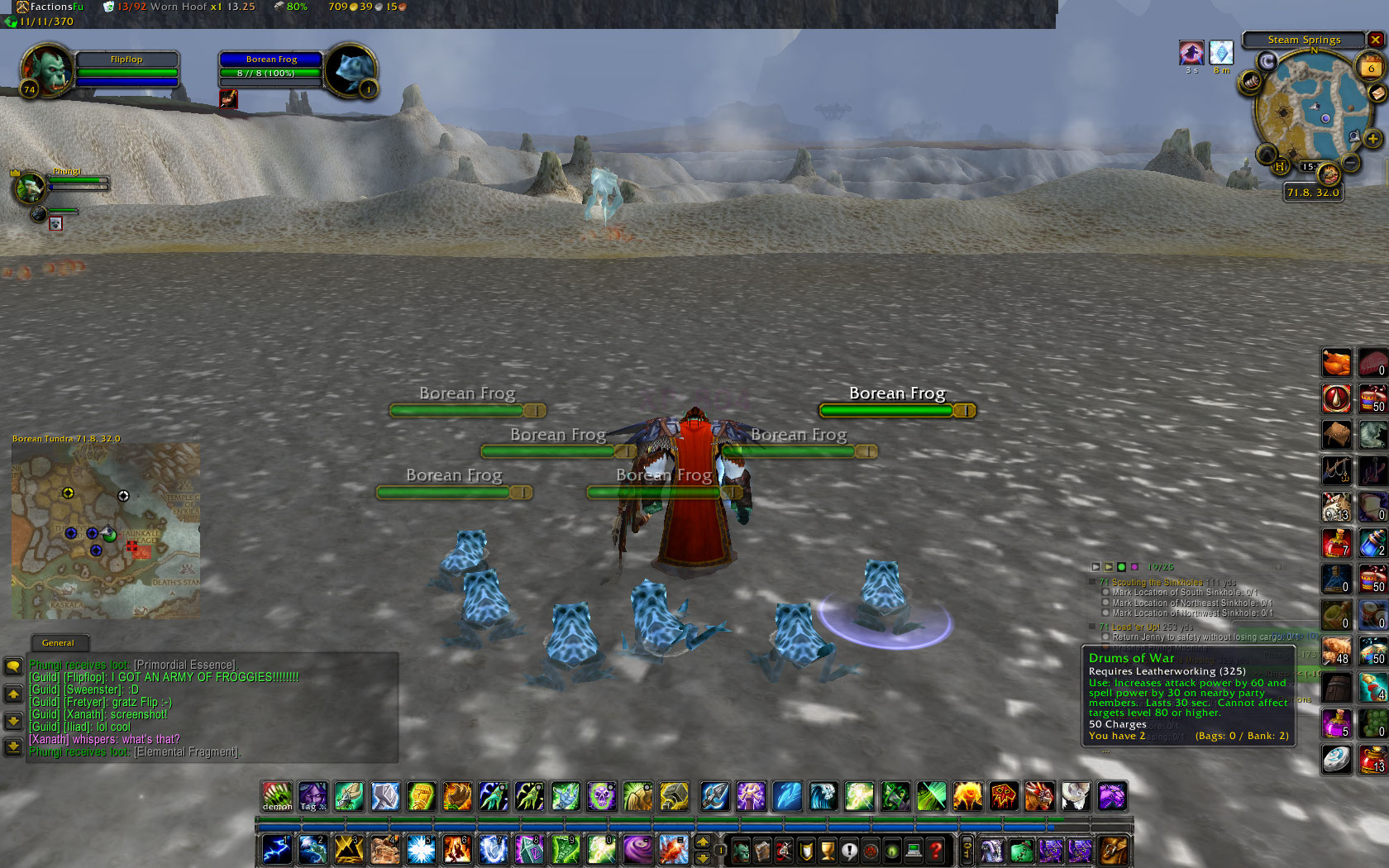The image size is (1389, 868).
Task: Open the calendar showing day 6
Action: 1372,68
